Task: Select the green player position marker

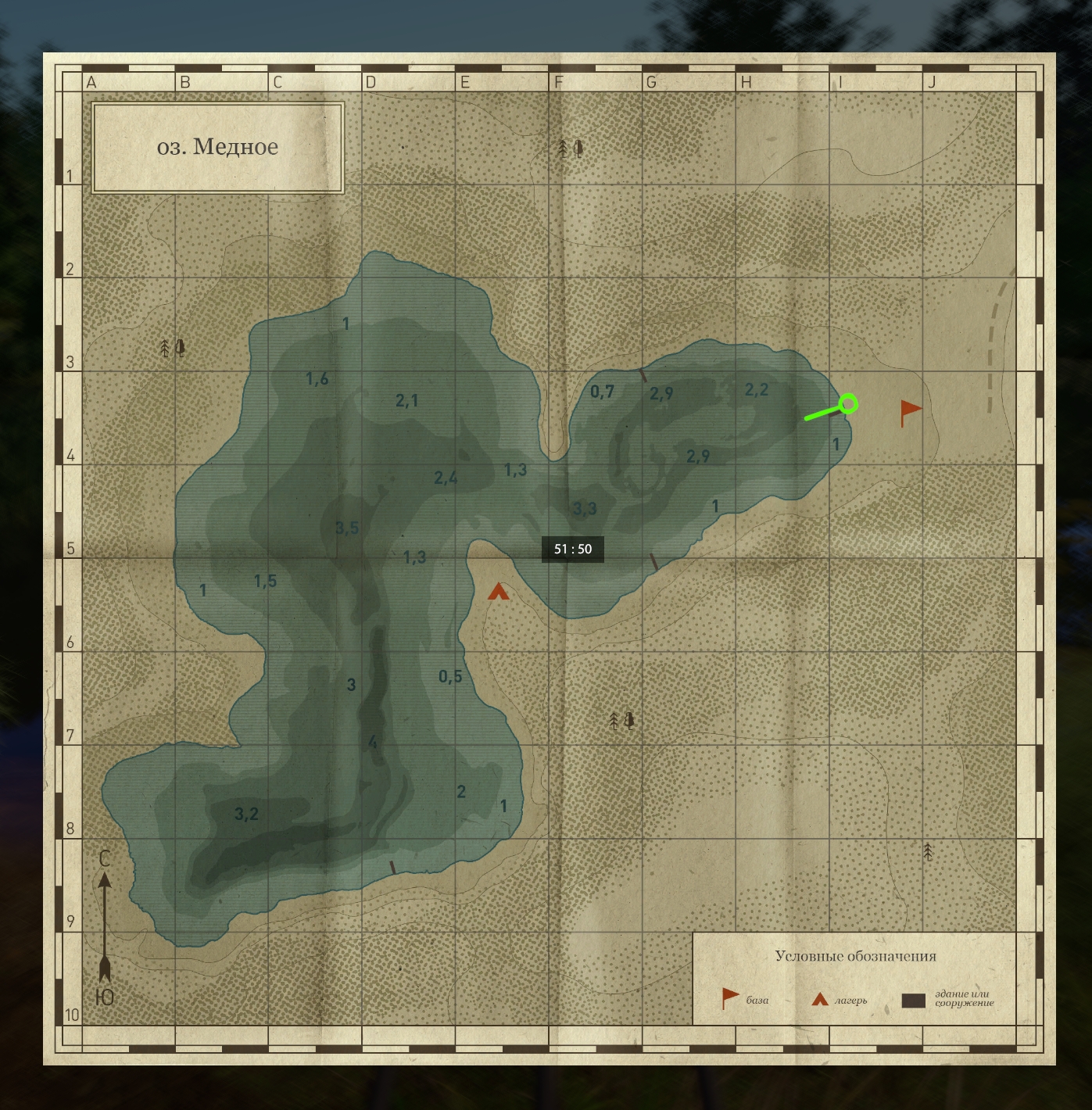Action: 848,403
